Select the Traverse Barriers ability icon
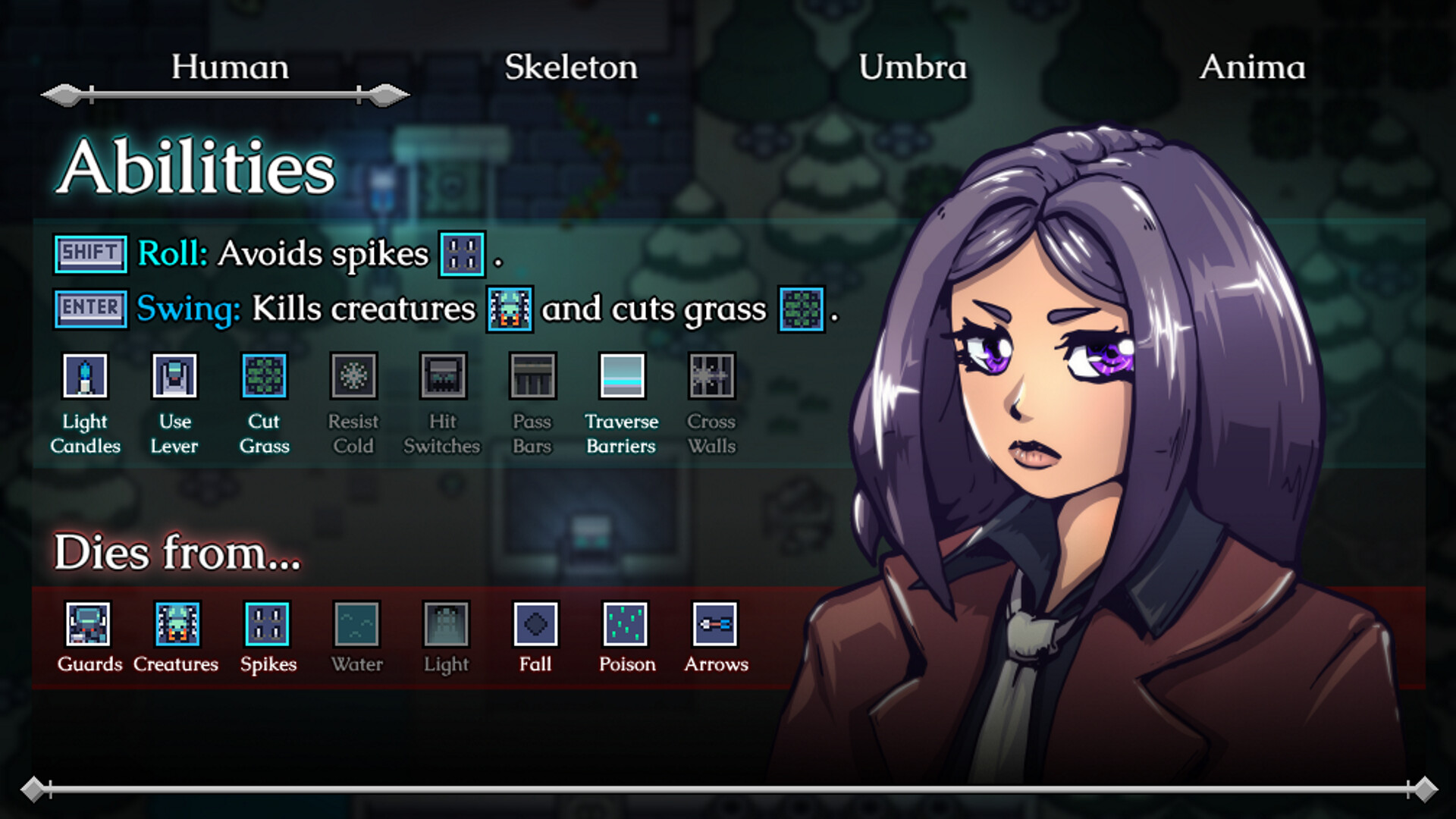The width and height of the screenshot is (1456, 819). [622, 375]
